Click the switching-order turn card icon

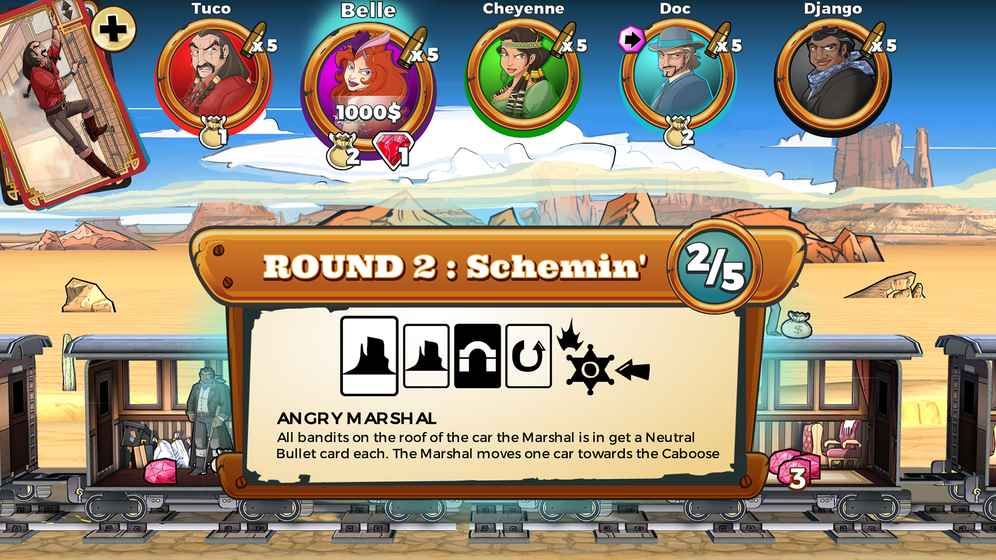528,356
